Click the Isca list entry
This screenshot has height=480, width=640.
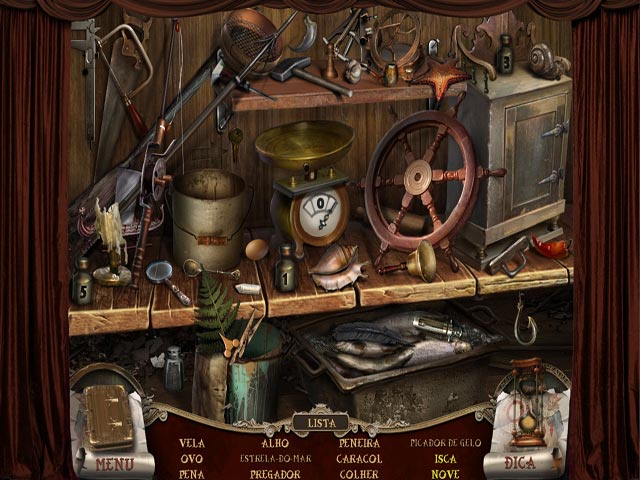(x=445, y=458)
